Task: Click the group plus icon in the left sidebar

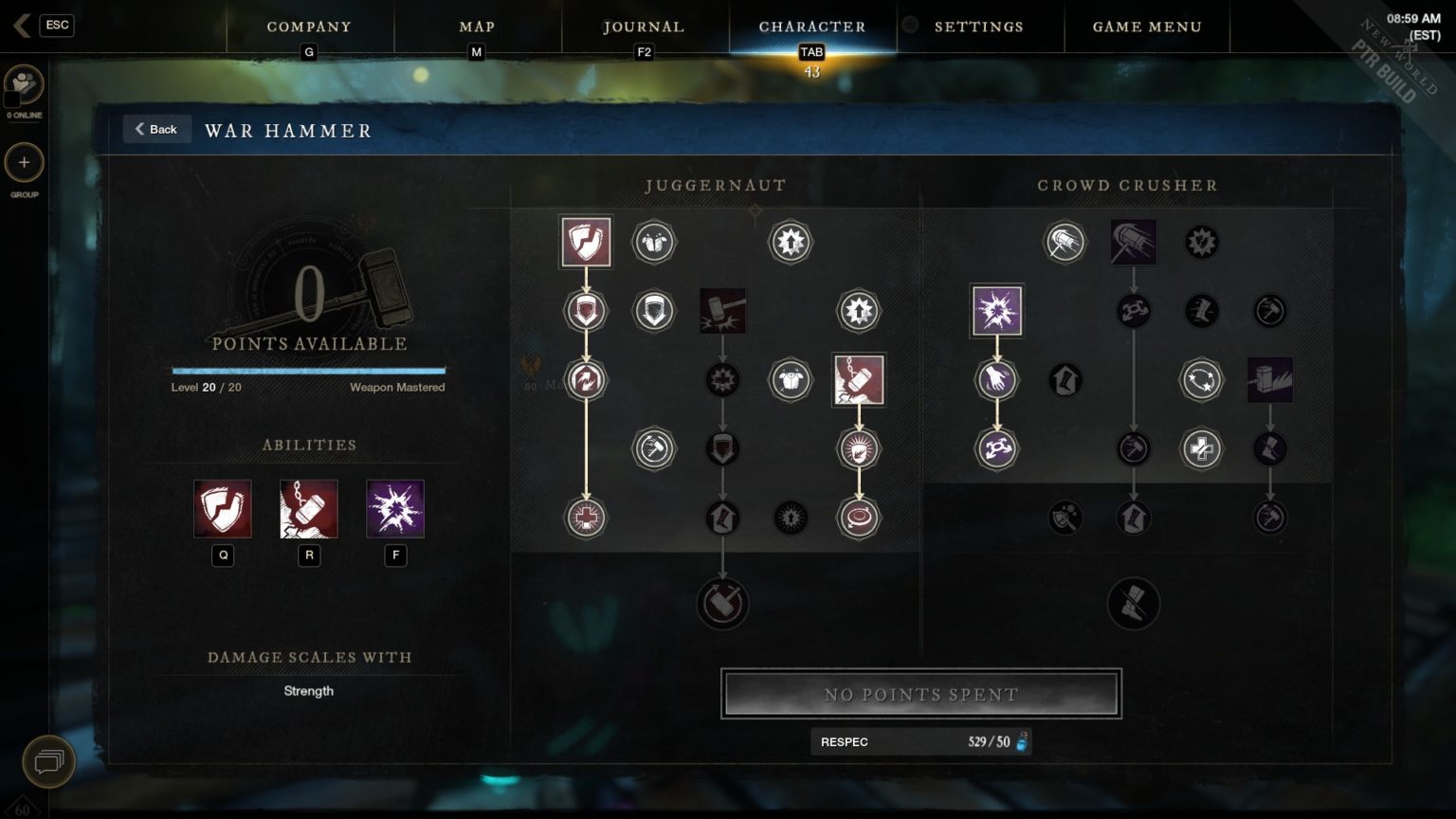Action: [x=24, y=163]
